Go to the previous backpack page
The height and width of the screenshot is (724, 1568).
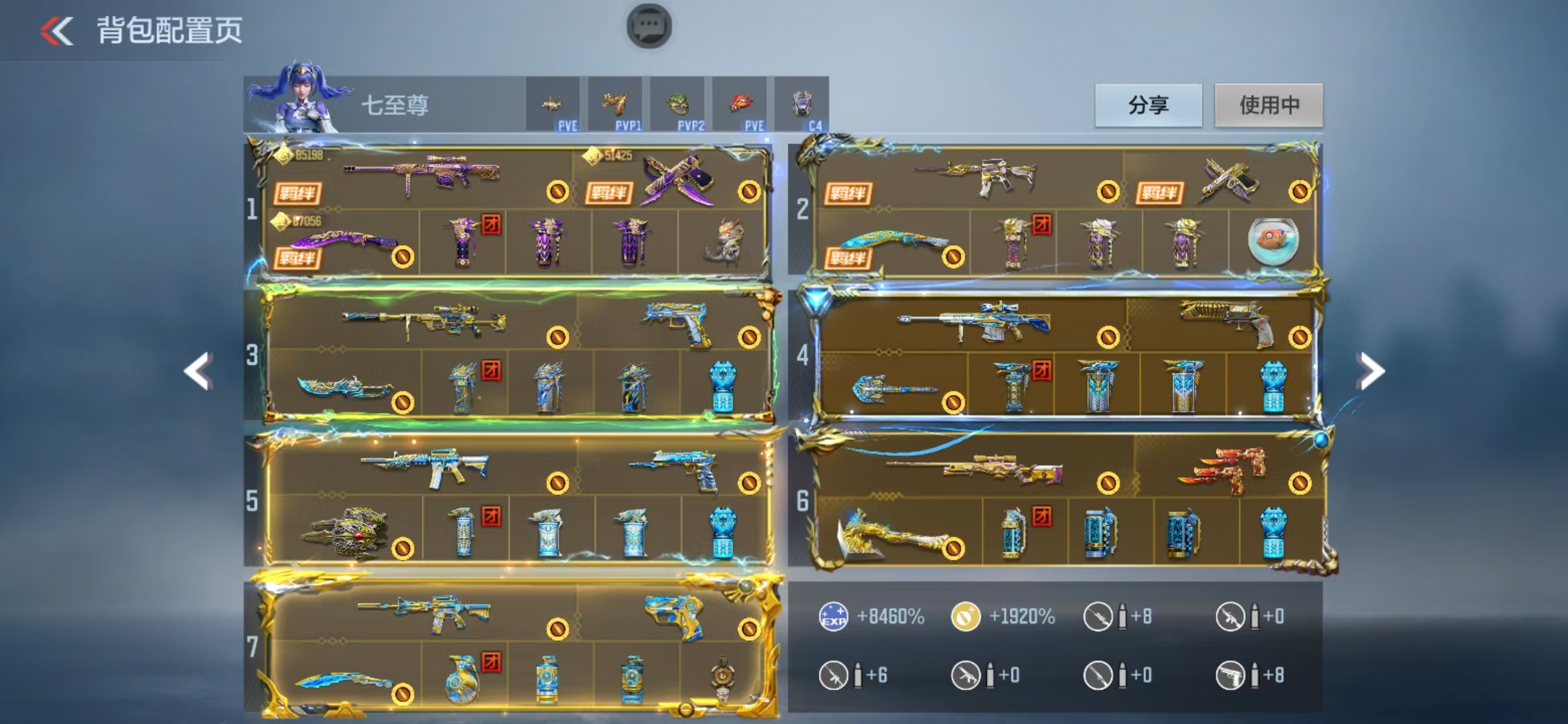point(198,371)
